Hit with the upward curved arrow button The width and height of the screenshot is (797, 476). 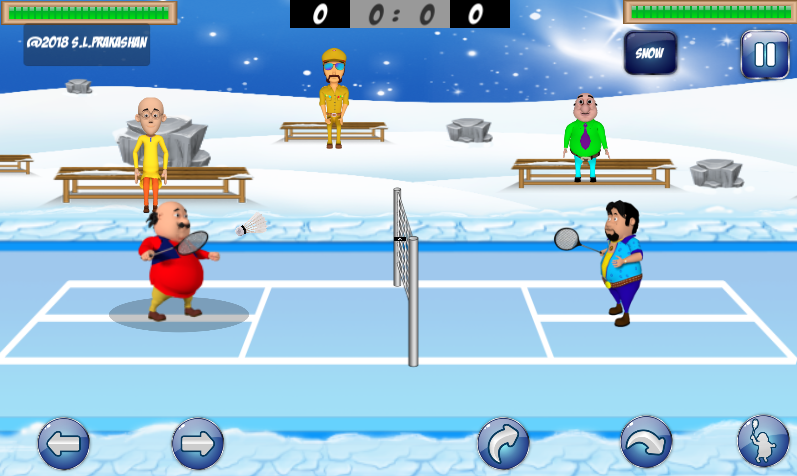pos(503,443)
